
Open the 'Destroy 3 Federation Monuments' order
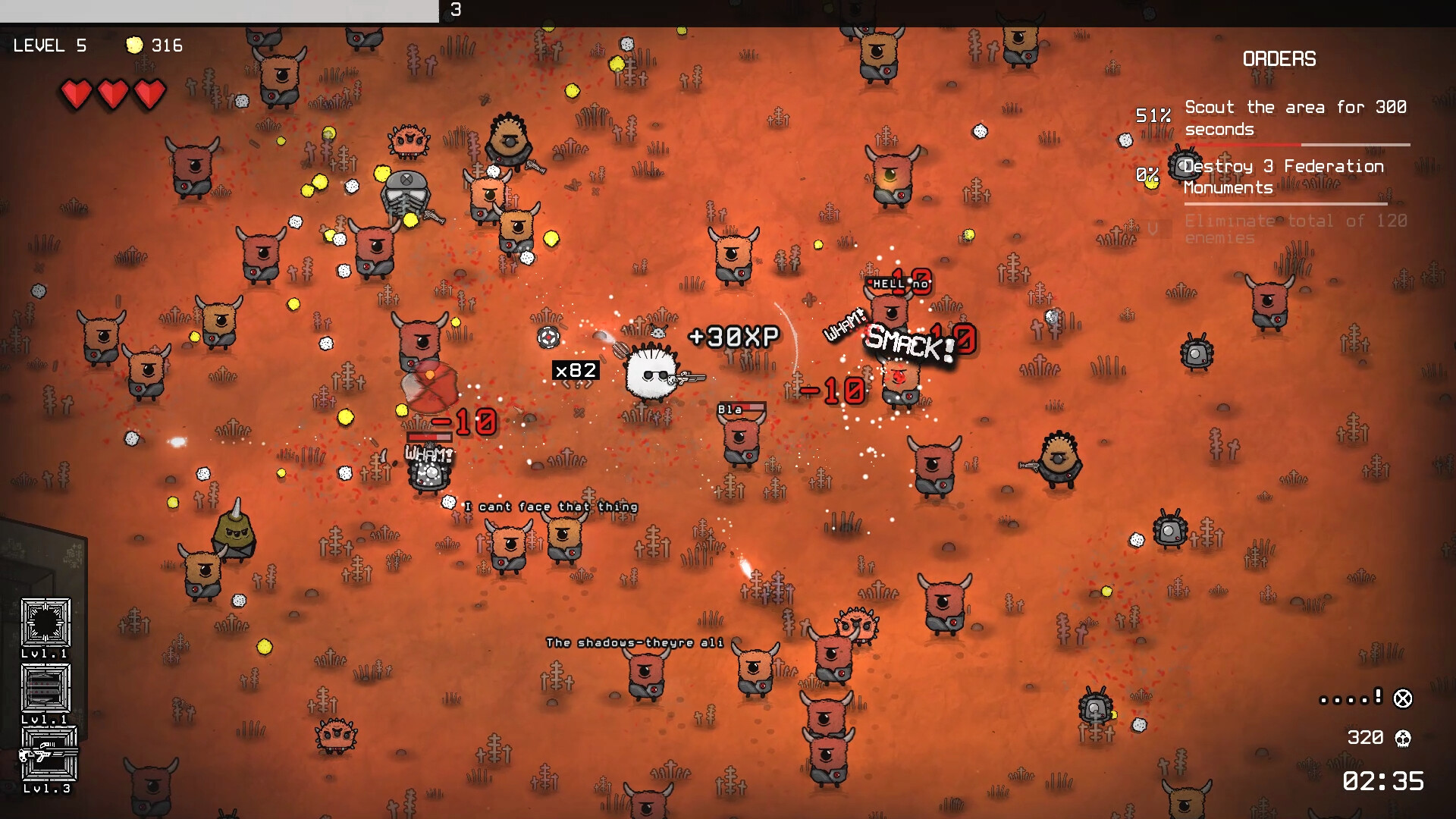coord(1283,177)
